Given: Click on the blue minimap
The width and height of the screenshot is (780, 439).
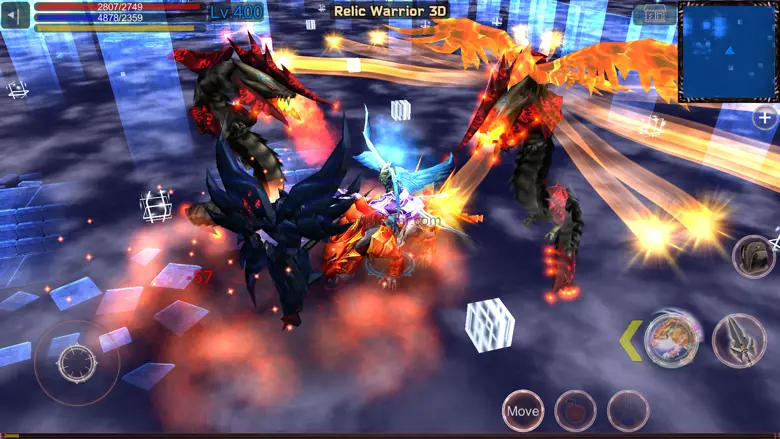Looking at the screenshot, I should pyautogui.click(x=728, y=51).
